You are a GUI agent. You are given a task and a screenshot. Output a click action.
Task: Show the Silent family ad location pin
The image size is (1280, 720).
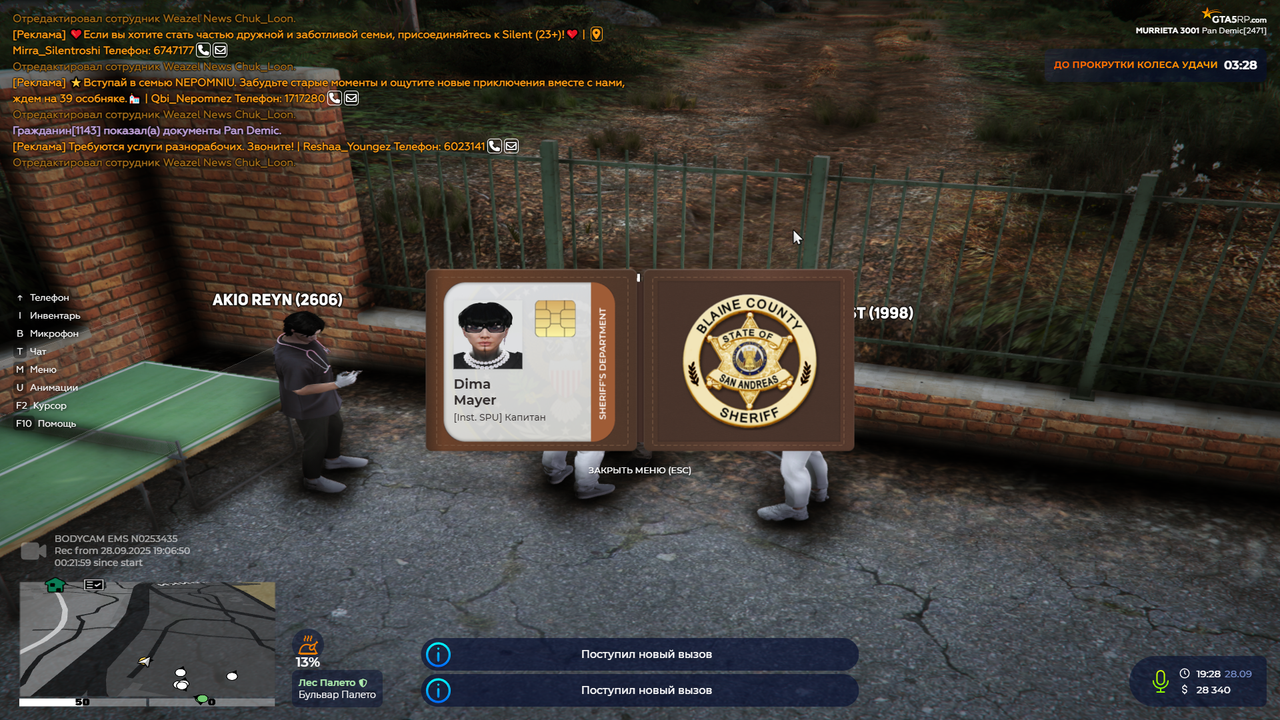597,34
